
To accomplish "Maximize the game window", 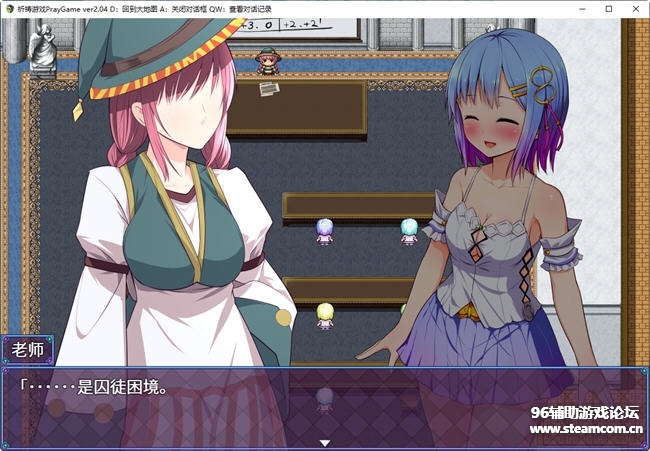I will coord(608,8).
